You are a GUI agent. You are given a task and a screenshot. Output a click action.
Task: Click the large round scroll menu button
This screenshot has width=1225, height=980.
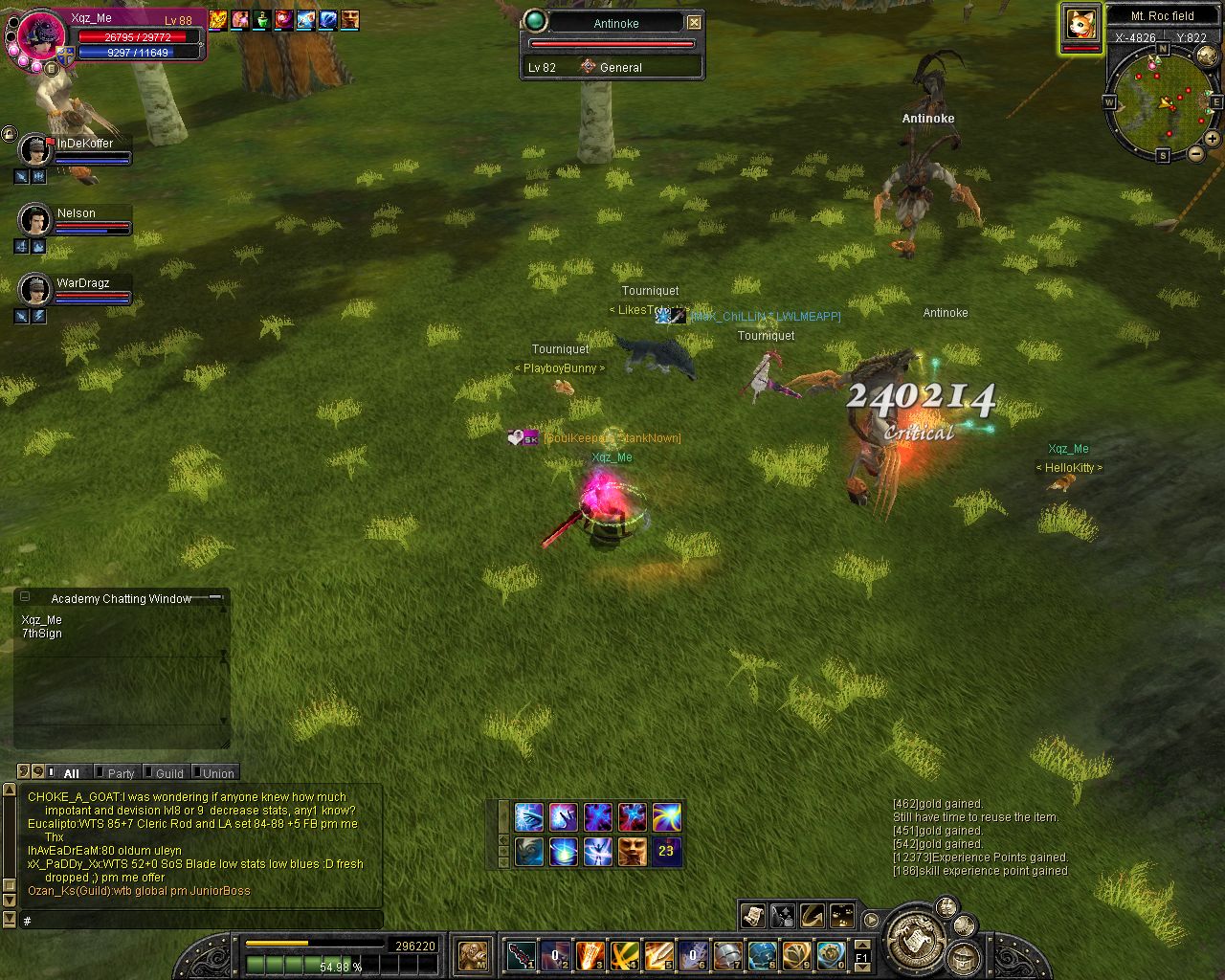coord(916,936)
